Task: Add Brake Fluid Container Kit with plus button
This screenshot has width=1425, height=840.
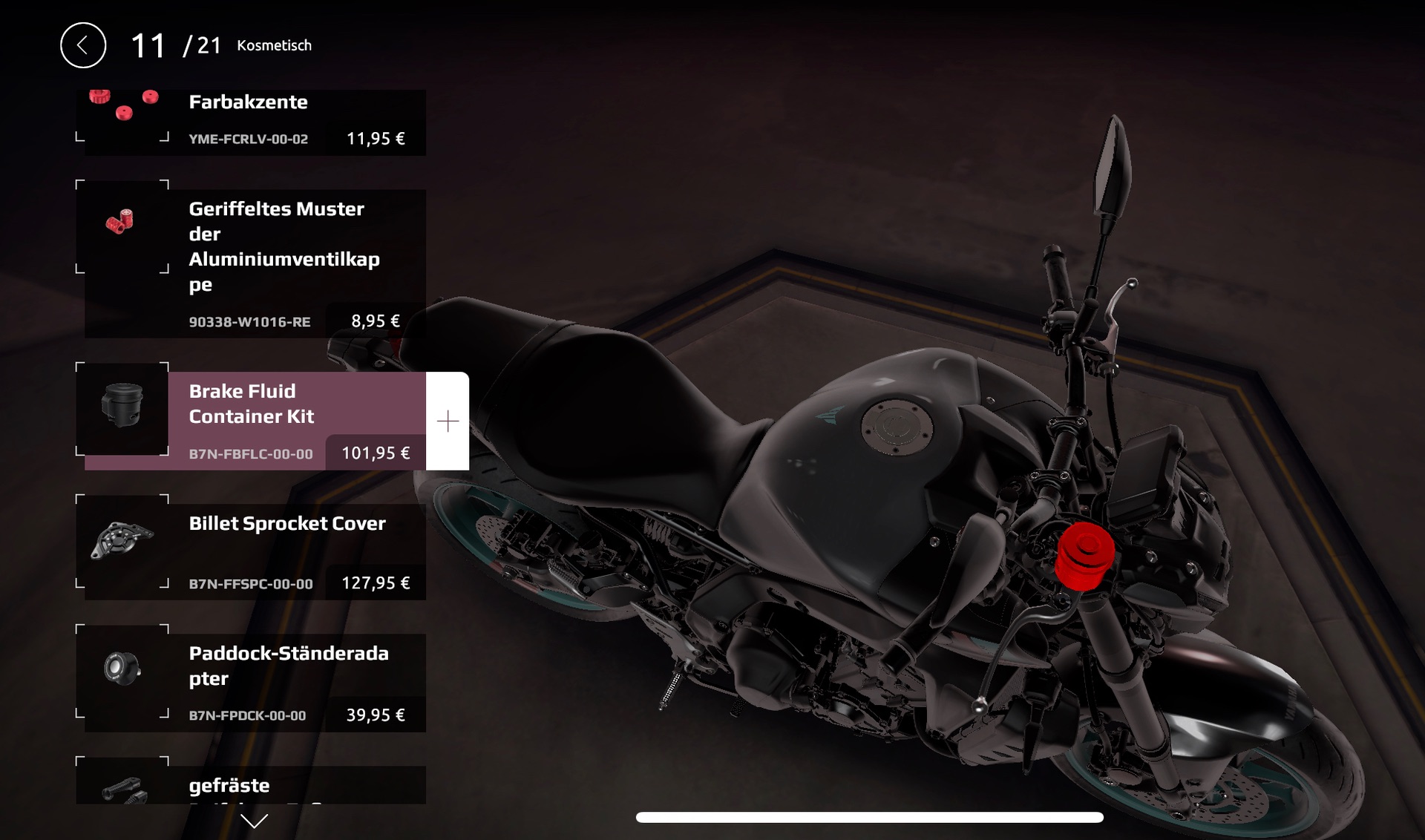Action: (x=448, y=421)
